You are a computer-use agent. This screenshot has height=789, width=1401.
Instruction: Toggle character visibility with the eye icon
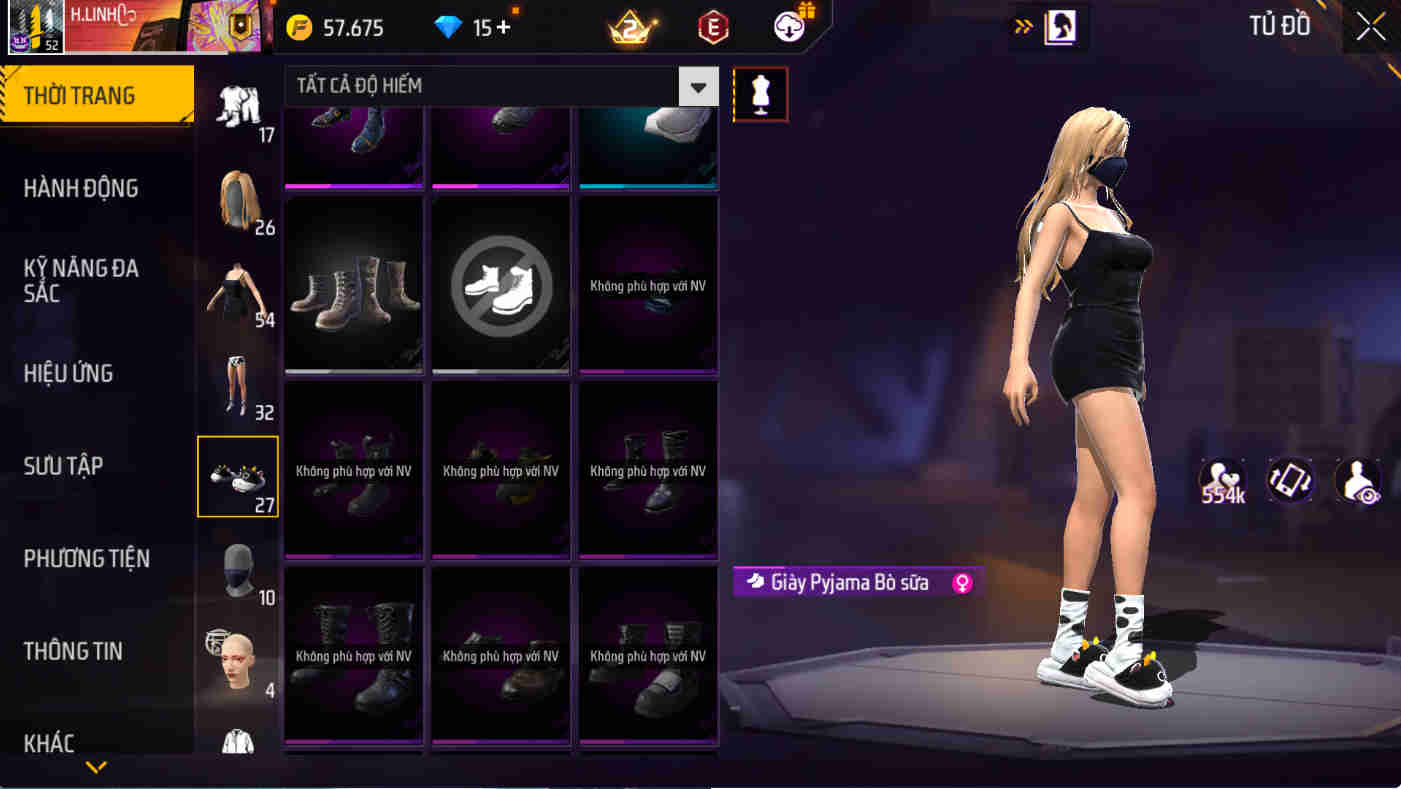[x=1356, y=481]
